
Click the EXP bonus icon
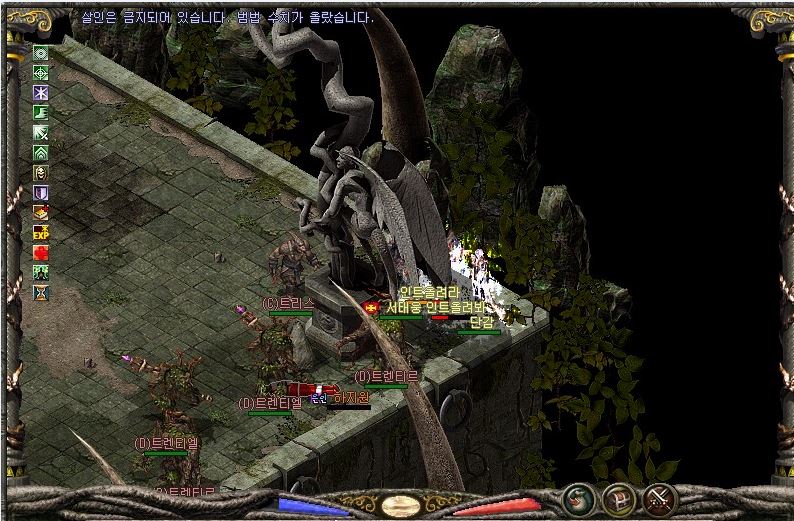pyautogui.click(x=41, y=233)
